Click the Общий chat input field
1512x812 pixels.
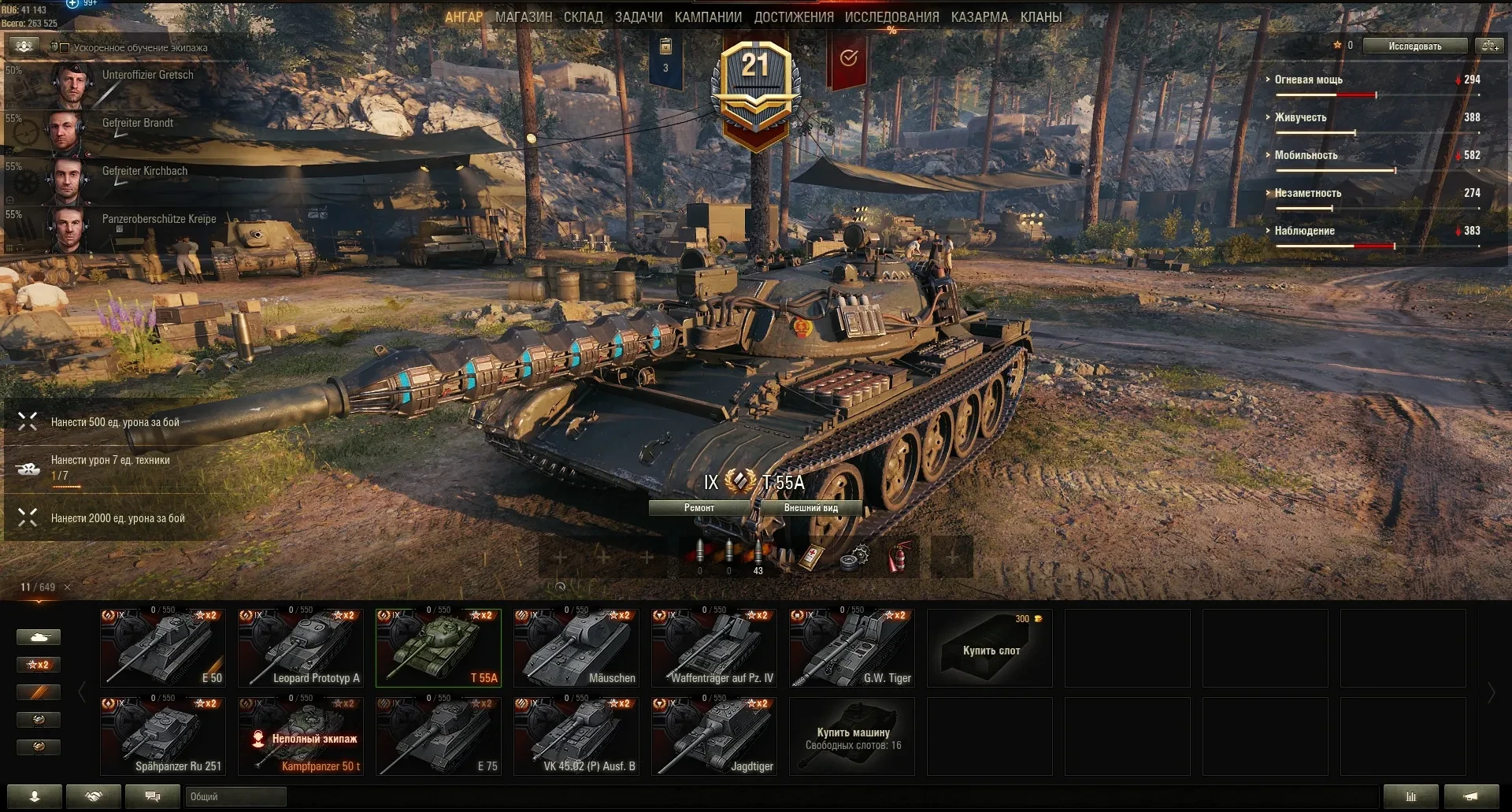tap(235, 796)
